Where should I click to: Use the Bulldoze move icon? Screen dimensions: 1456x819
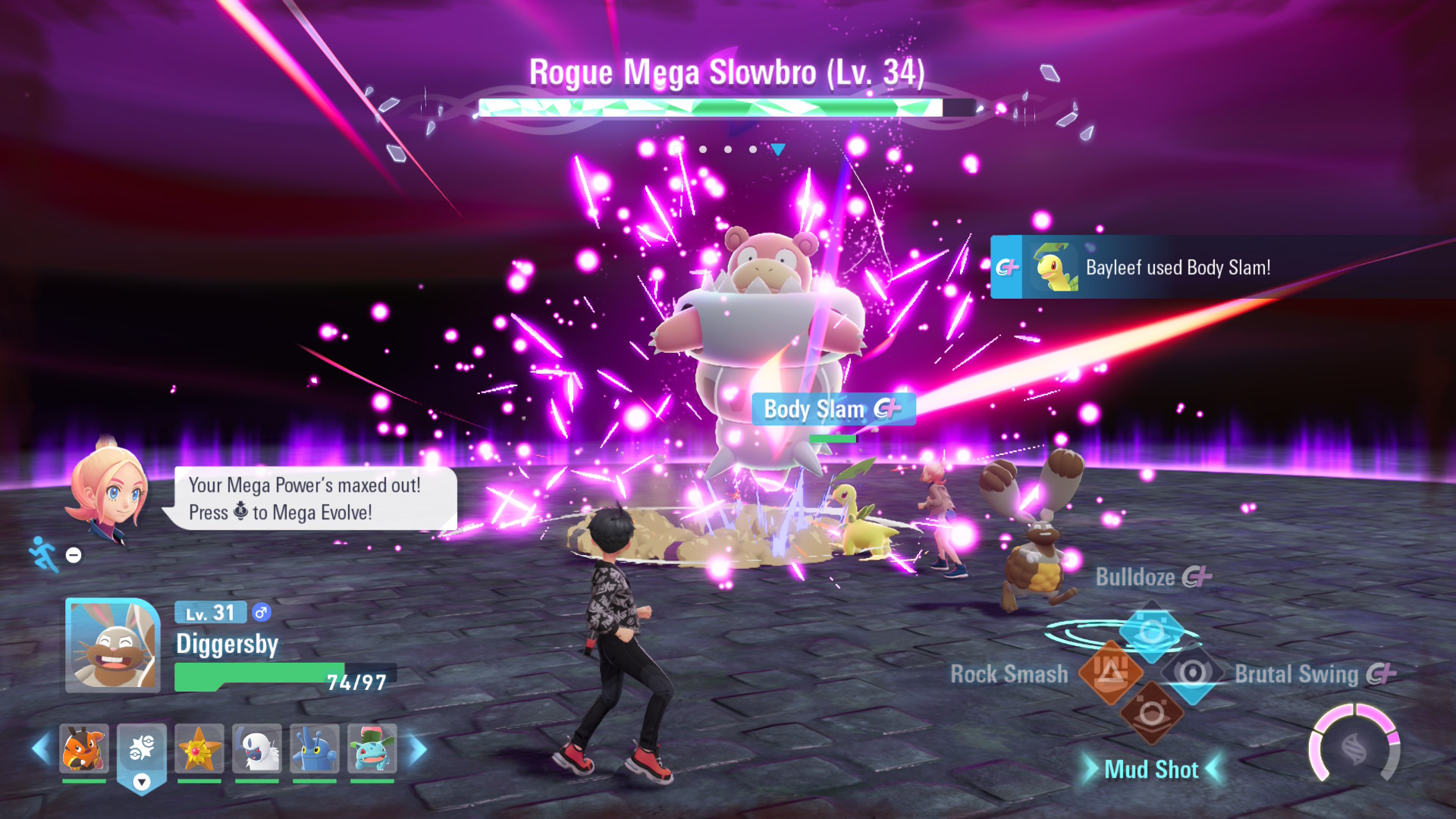(1152, 631)
